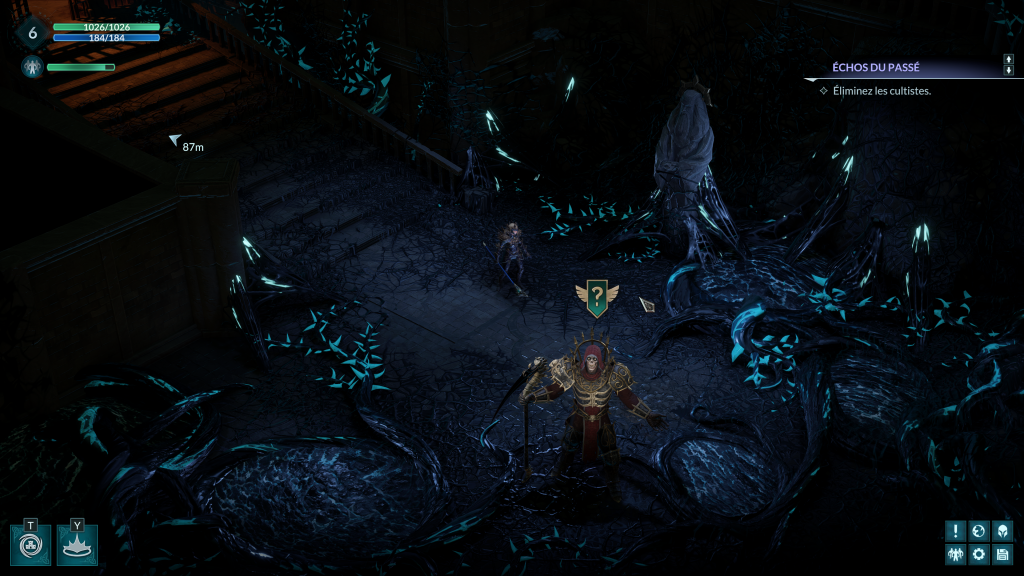The height and width of the screenshot is (576, 1024).
Task: Open the gear settings icon
Action: click(979, 554)
